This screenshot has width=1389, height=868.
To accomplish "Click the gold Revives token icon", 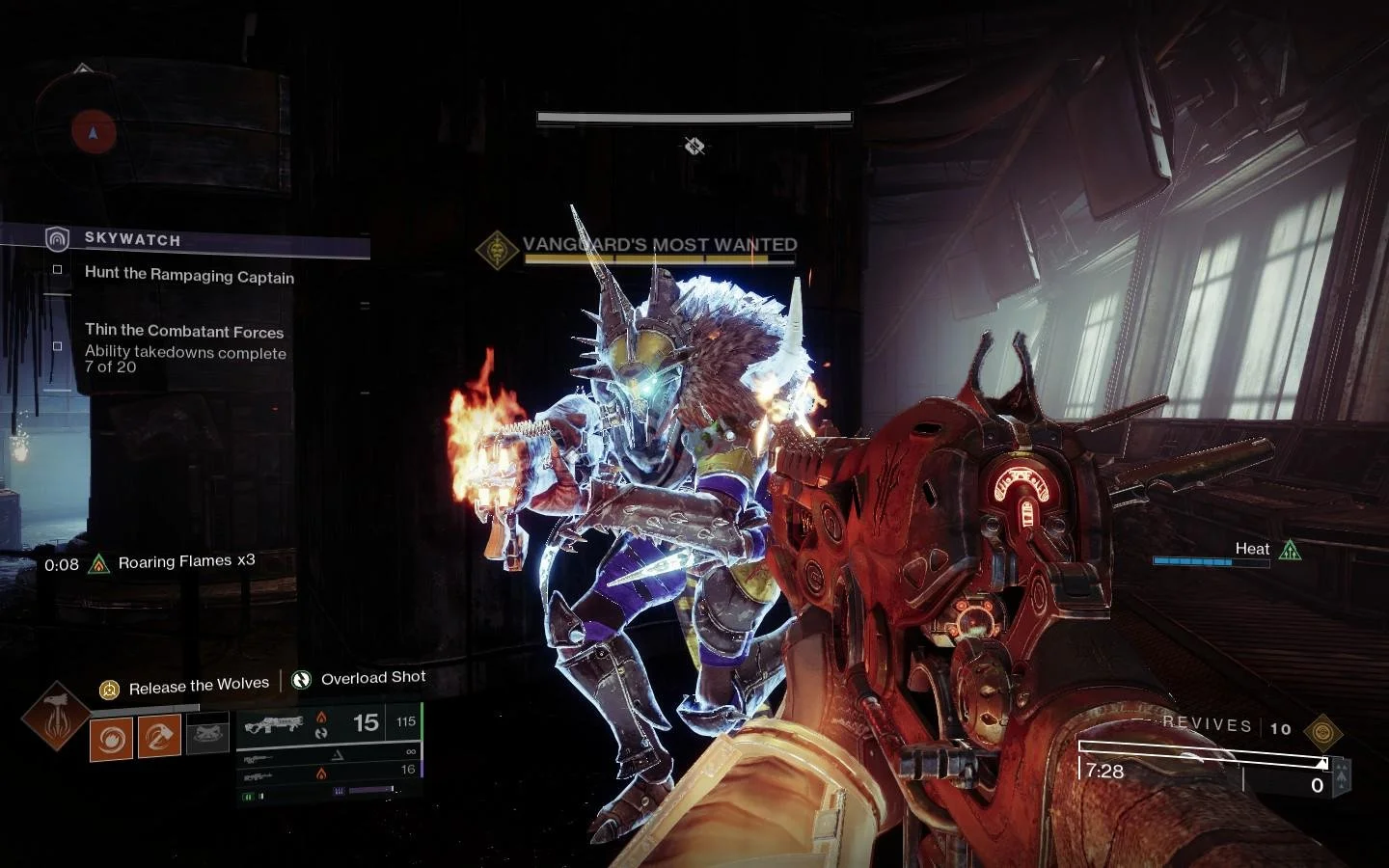I will click(1322, 733).
